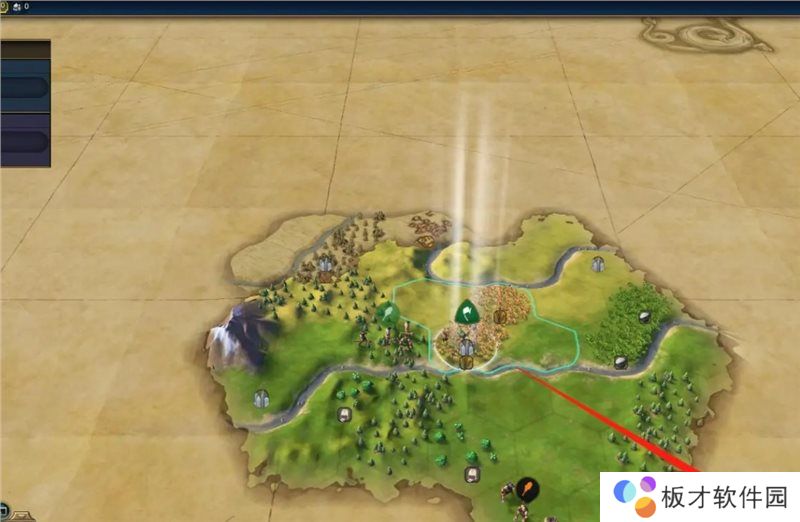Open the blue research chooser panel
This screenshot has height=522, width=800.
click(24, 87)
